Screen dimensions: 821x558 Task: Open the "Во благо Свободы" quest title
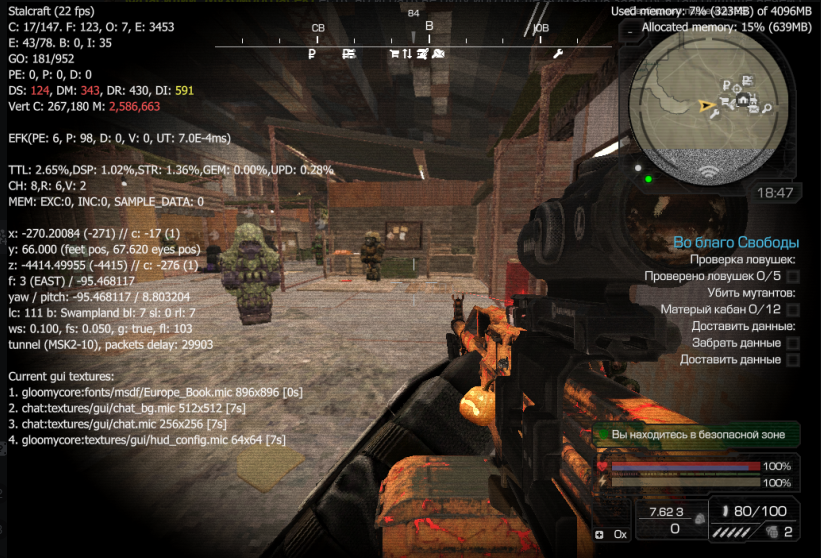736,242
